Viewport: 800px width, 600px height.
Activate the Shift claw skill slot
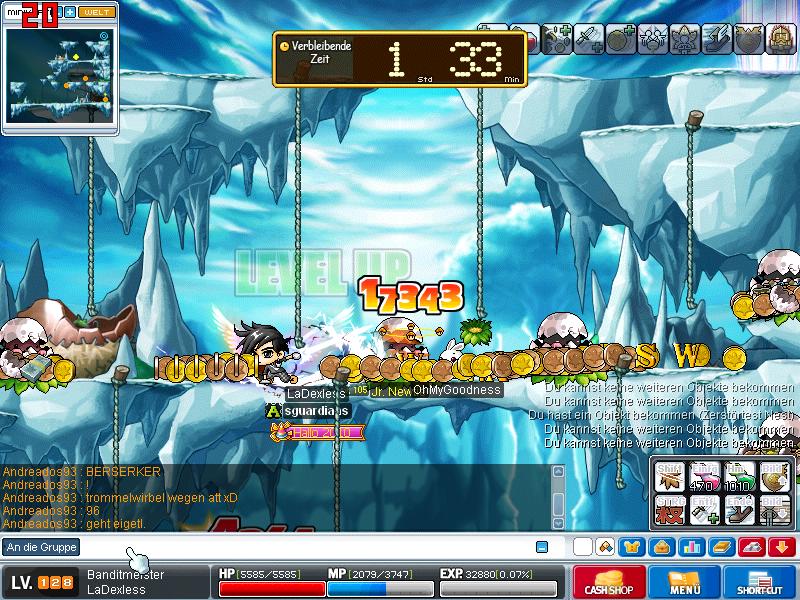(x=672, y=479)
